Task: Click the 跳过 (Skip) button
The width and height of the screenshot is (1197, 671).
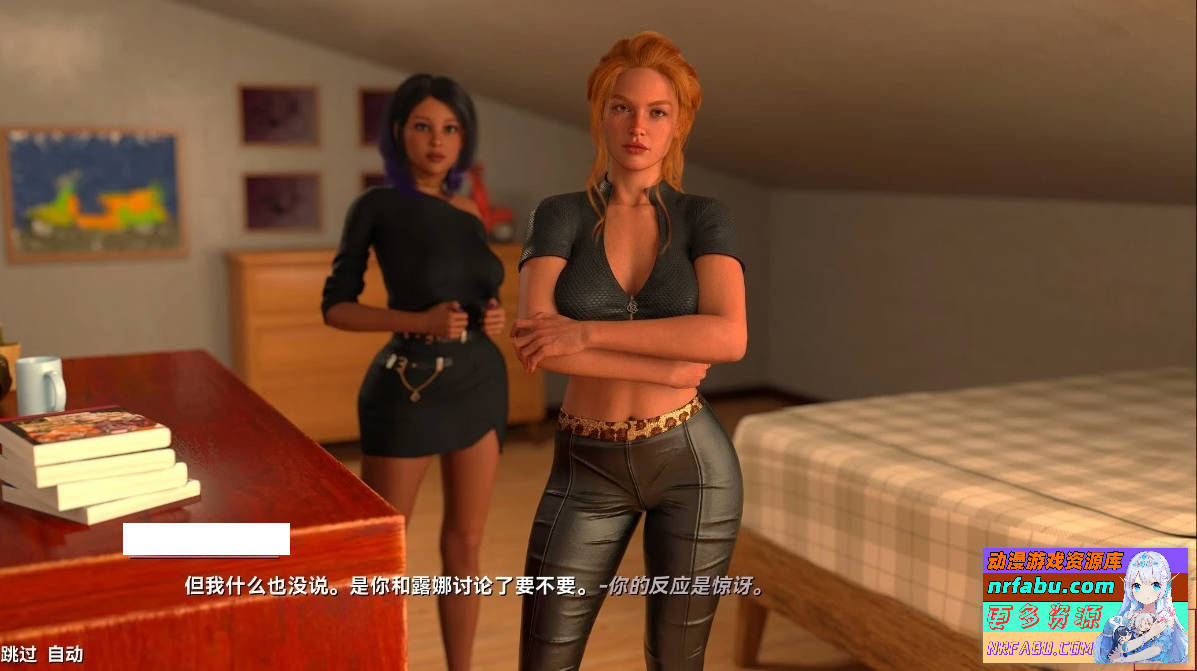Action: tap(19, 654)
